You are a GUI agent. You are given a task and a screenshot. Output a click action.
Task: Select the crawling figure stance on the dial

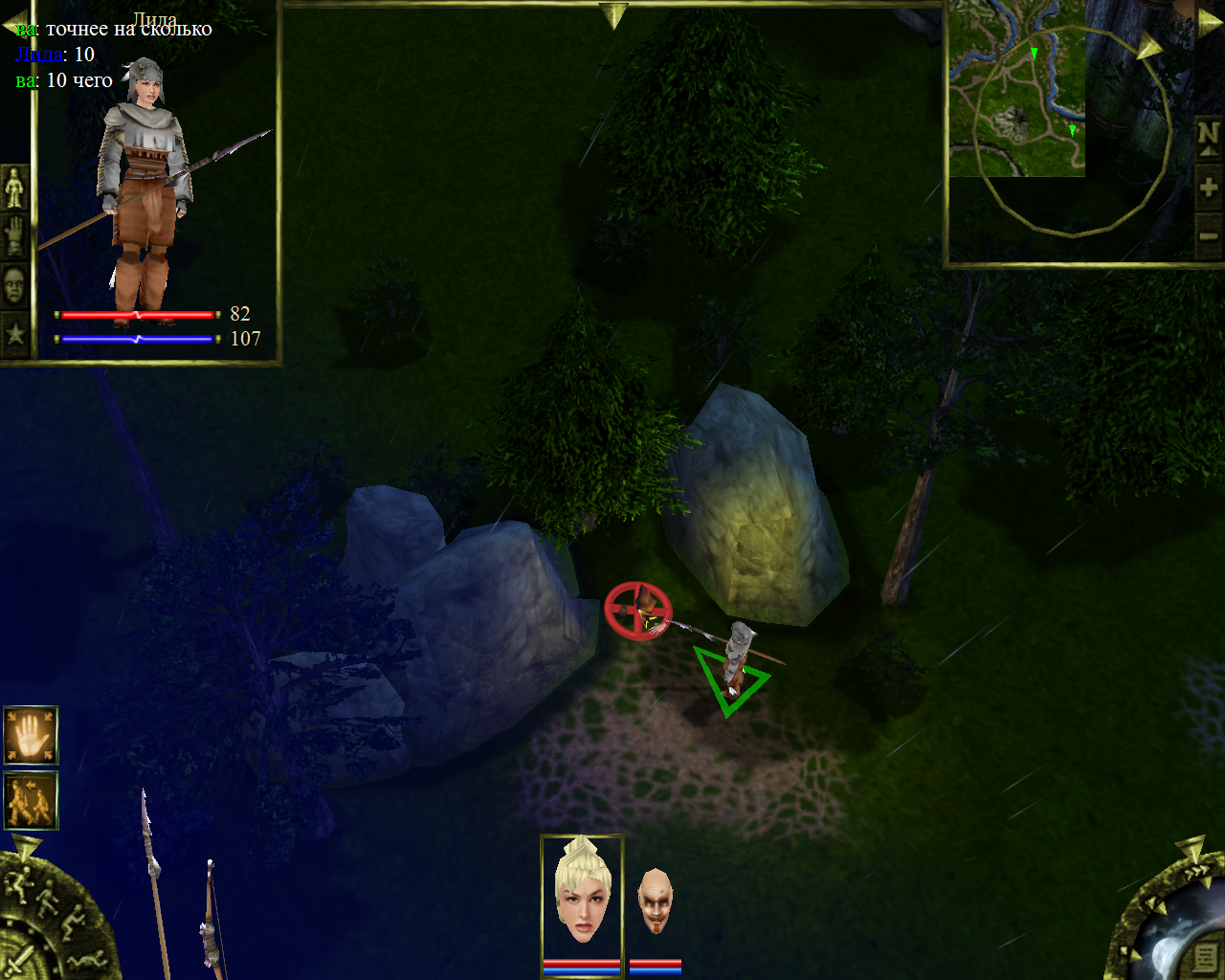click(x=84, y=960)
